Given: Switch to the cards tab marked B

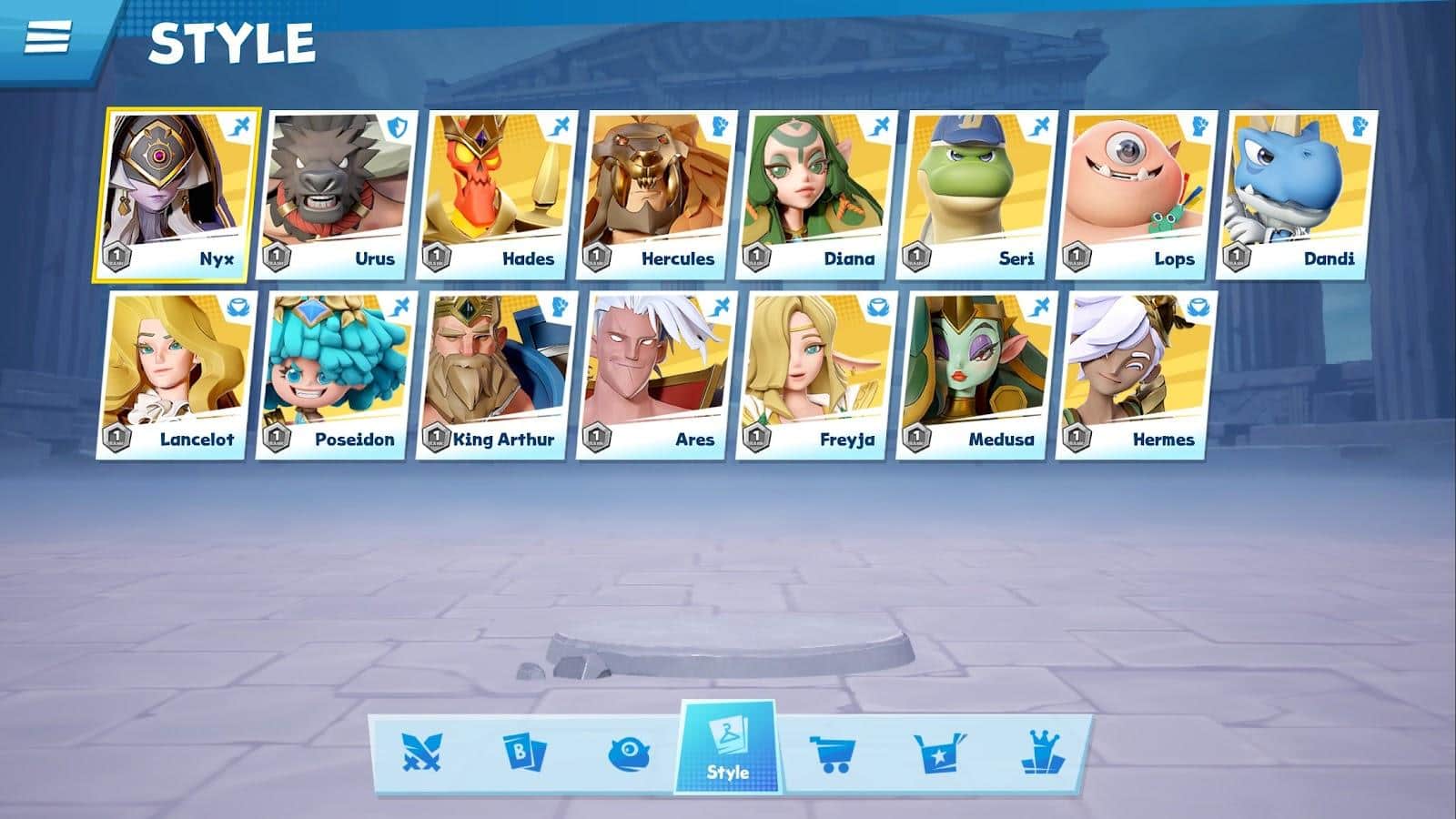Looking at the screenshot, I should (x=525, y=753).
